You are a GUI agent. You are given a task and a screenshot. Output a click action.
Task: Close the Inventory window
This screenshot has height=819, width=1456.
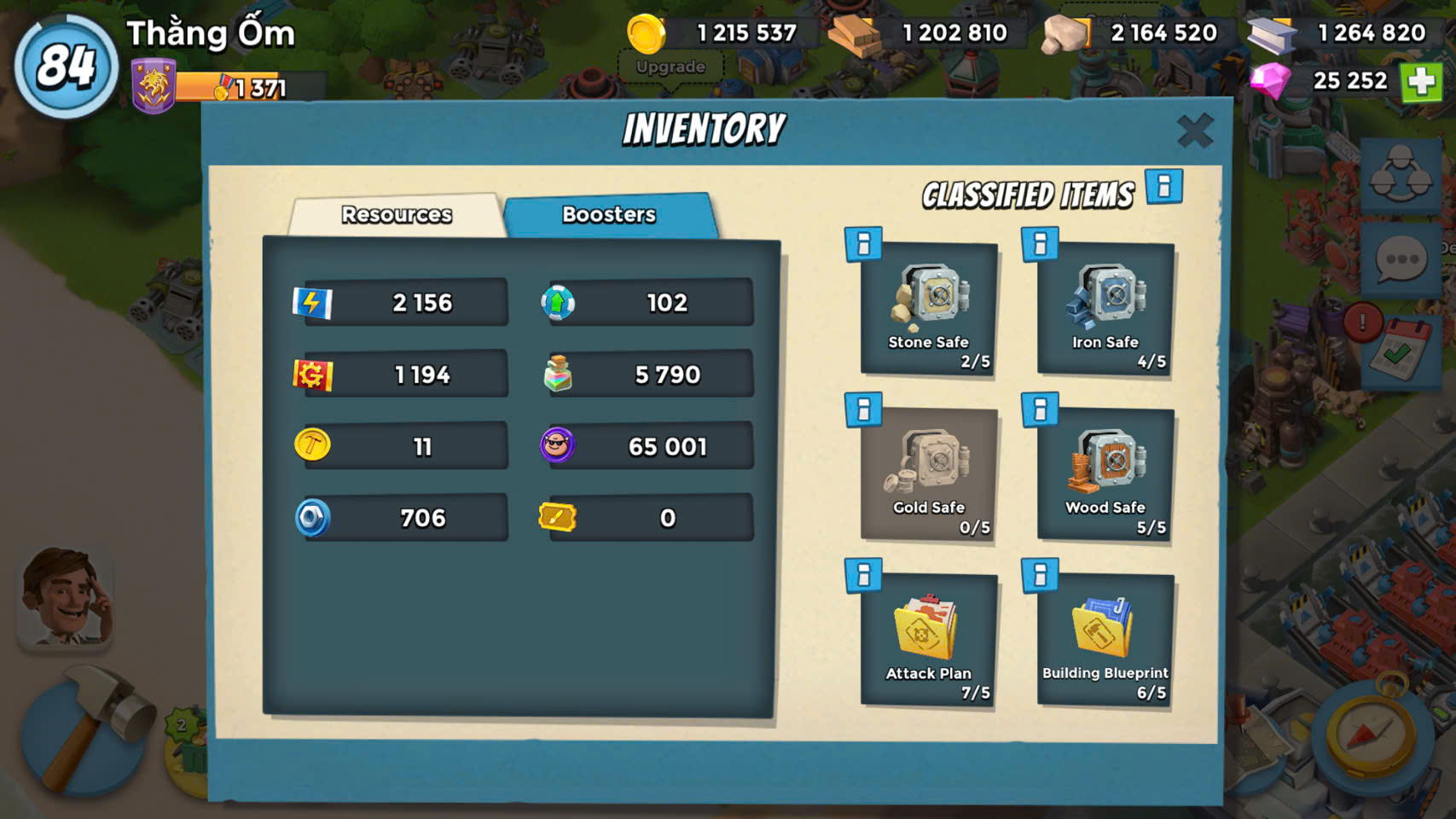[1194, 131]
